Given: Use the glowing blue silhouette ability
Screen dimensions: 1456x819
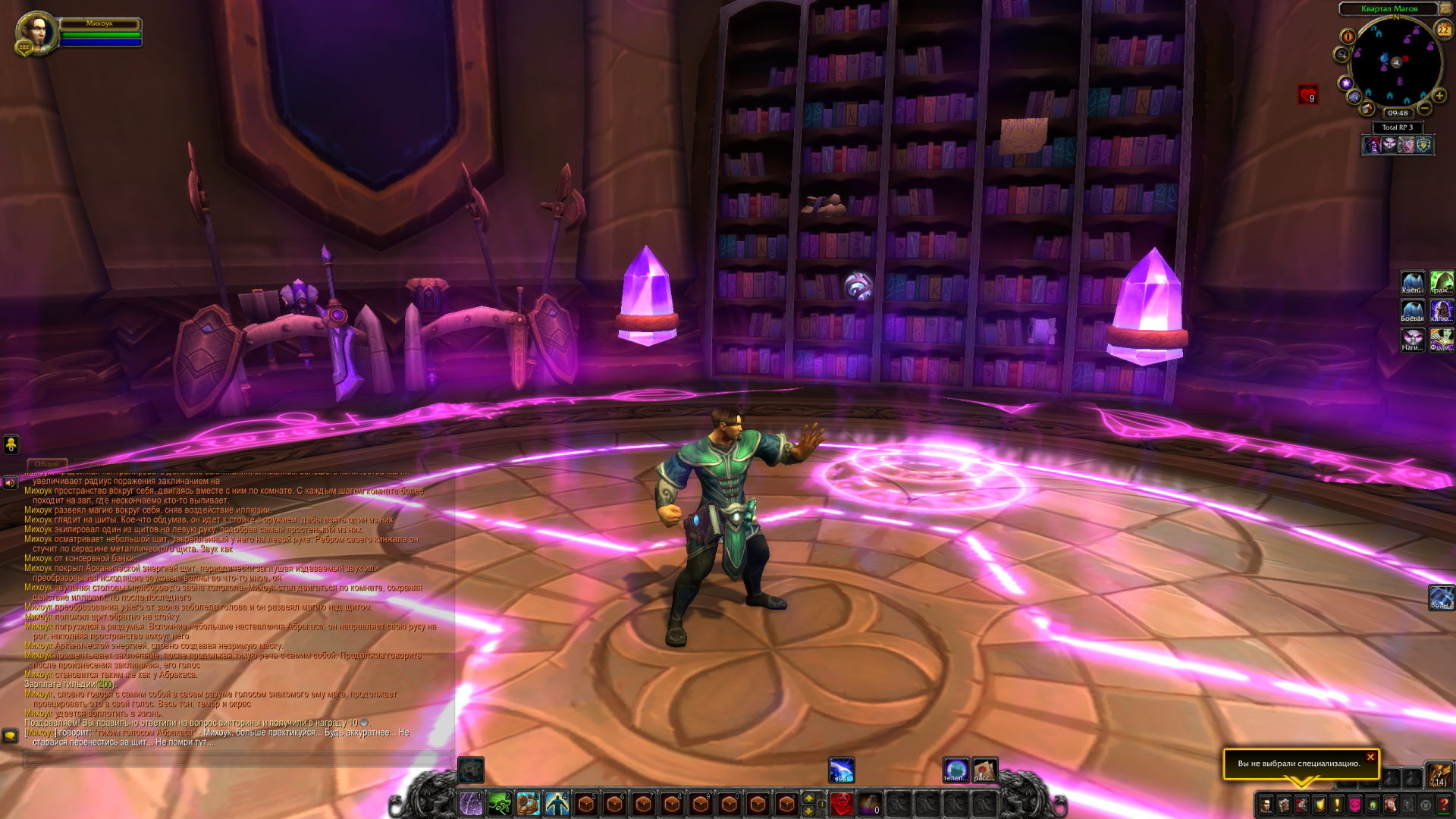Looking at the screenshot, I should [x=557, y=804].
